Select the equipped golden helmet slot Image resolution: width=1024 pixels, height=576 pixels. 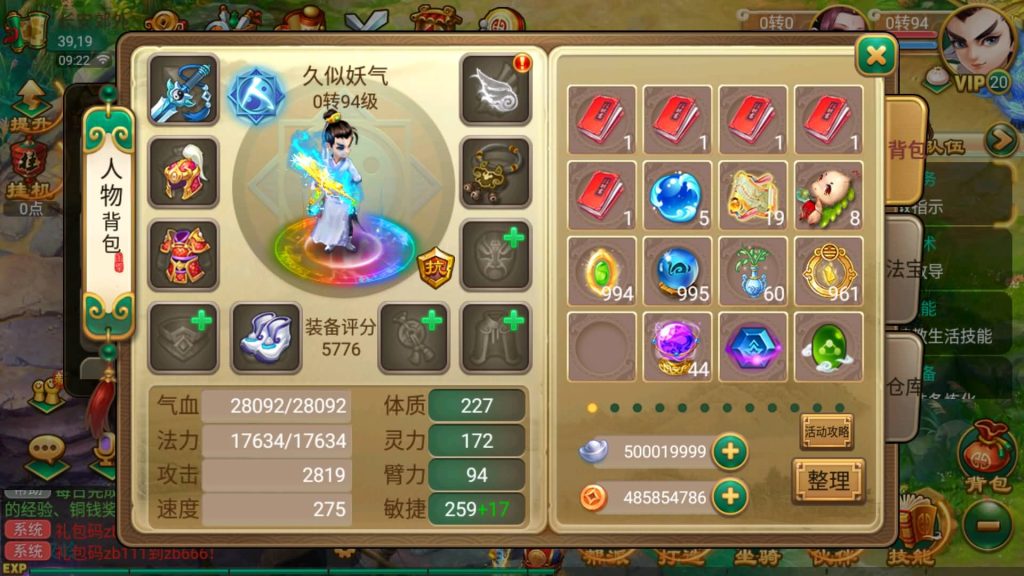tap(183, 173)
